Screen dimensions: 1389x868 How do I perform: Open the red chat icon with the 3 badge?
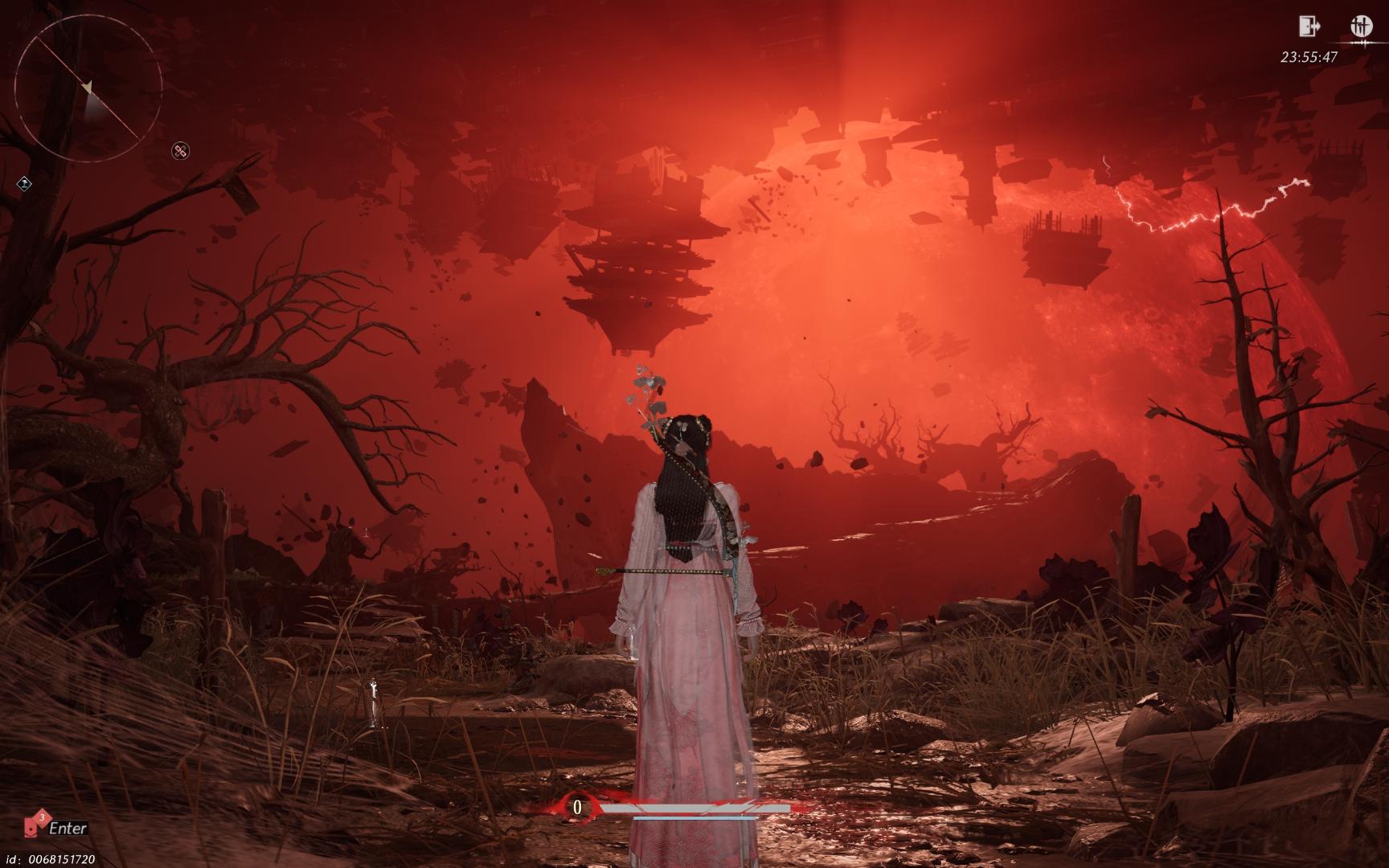click(36, 824)
